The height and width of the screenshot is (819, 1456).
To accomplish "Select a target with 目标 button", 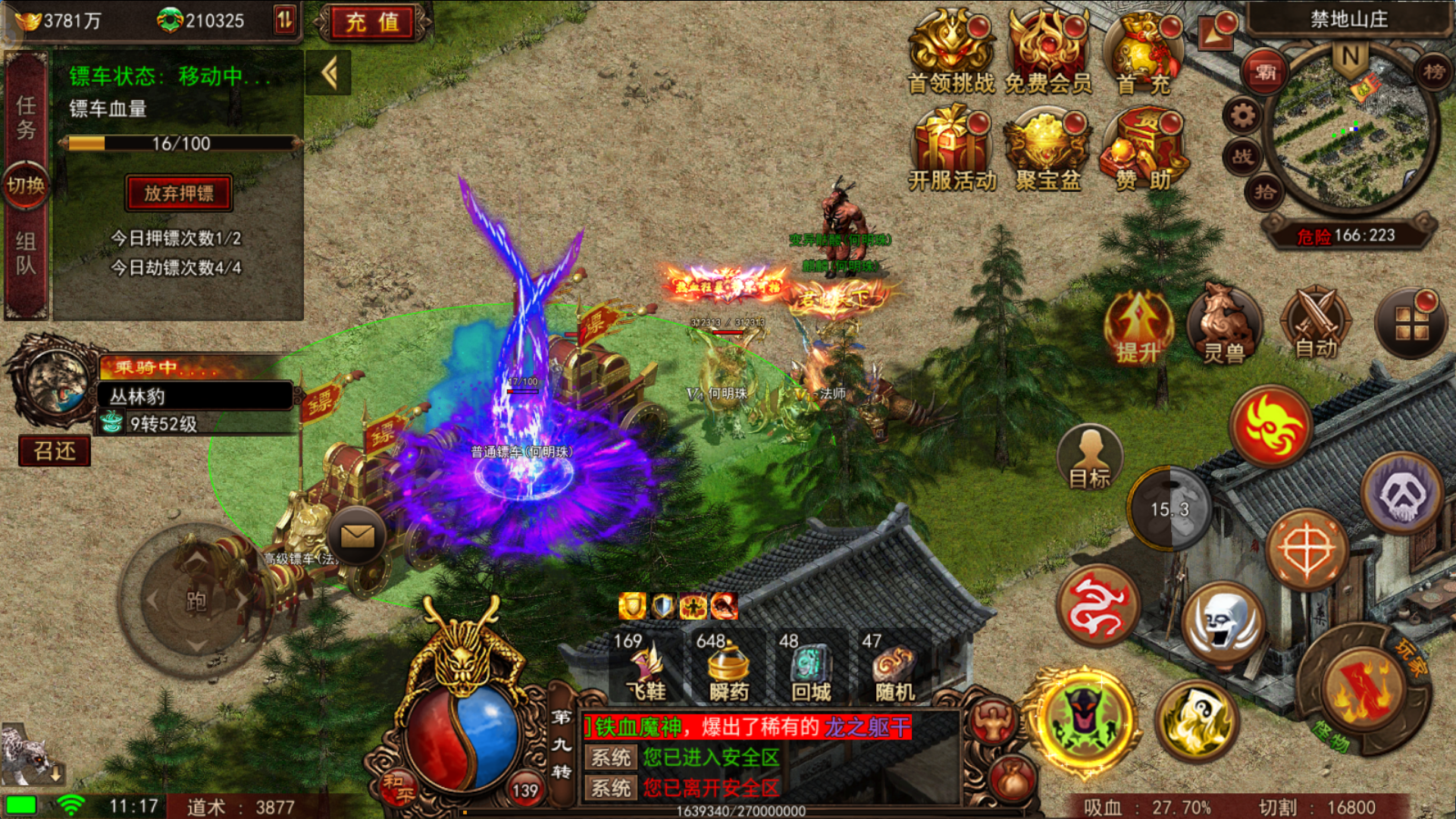I will (1089, 458).
